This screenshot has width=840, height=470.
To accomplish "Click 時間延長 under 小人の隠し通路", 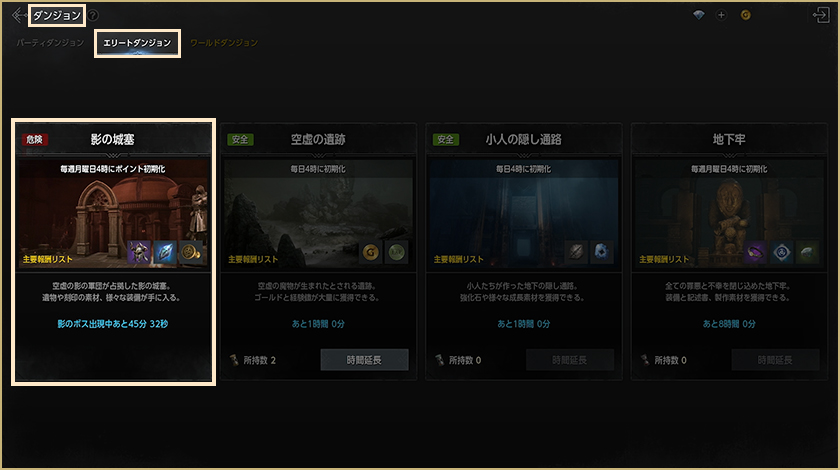I will [x=567, y=359].
